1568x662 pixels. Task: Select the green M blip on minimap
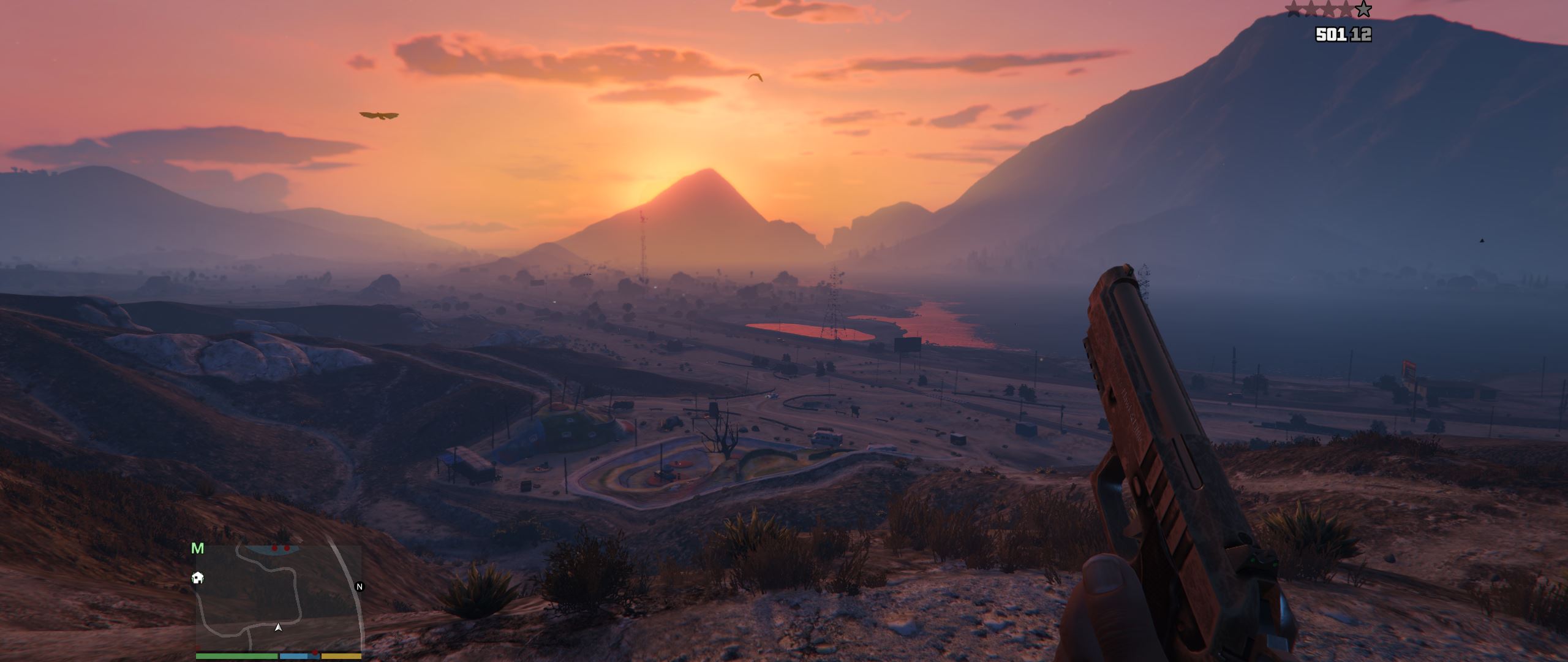pos(197,549)
